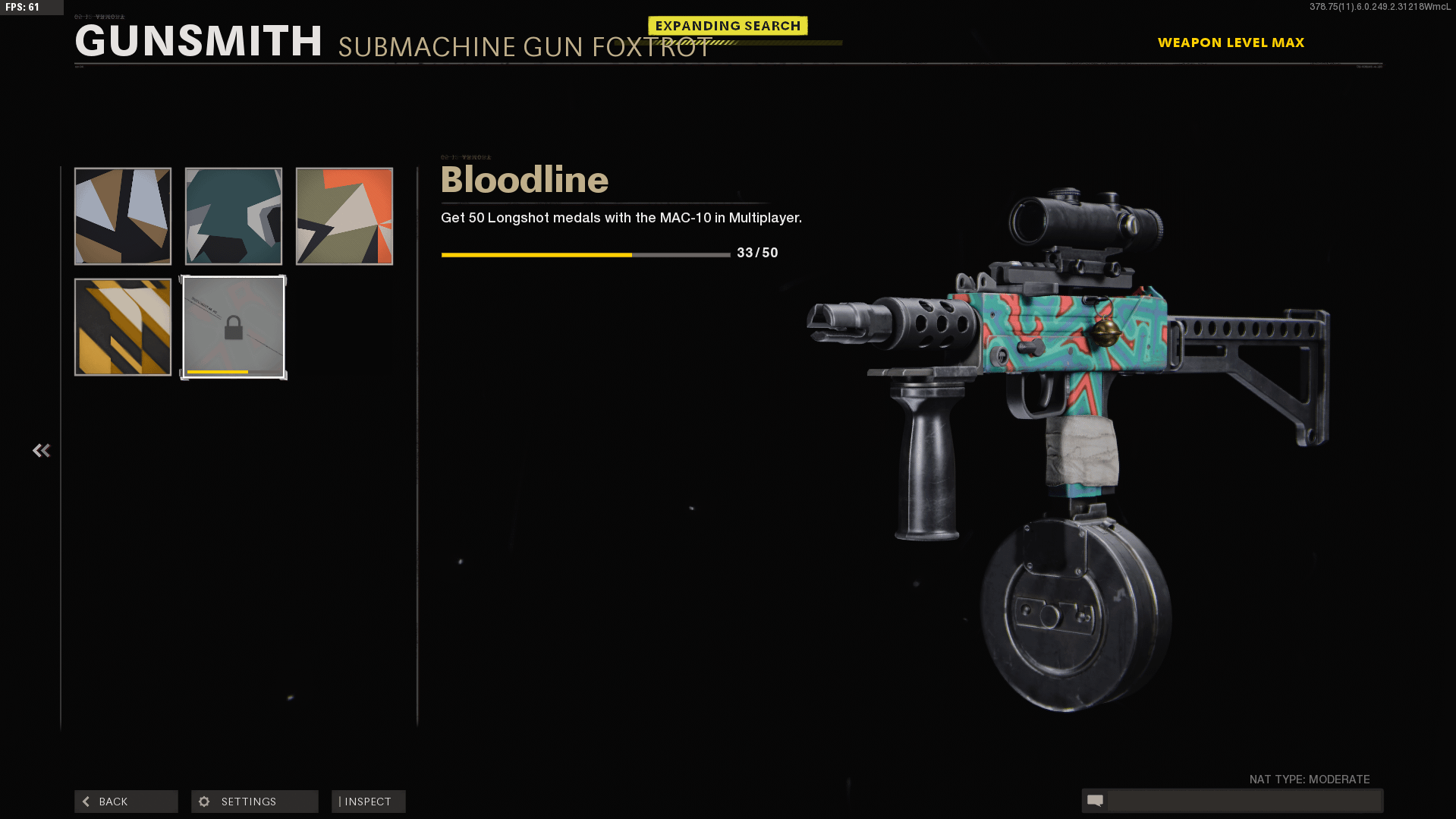Image resolution: width=1456 pixels, height=819 pixels.
Task: Click the Back button
Action: coord(126,802)
